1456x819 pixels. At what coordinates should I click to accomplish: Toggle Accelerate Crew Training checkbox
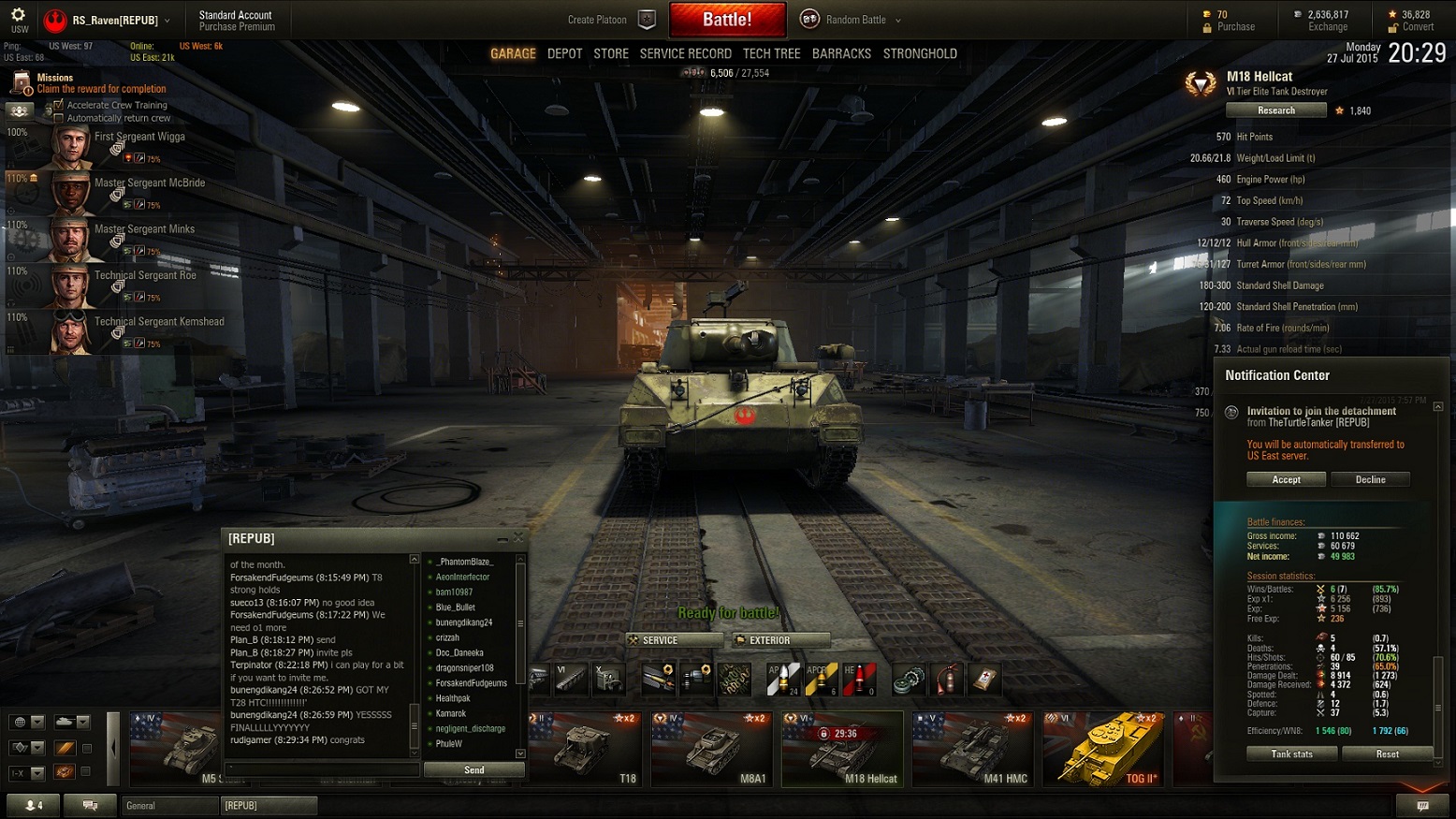tap(59, 105)
